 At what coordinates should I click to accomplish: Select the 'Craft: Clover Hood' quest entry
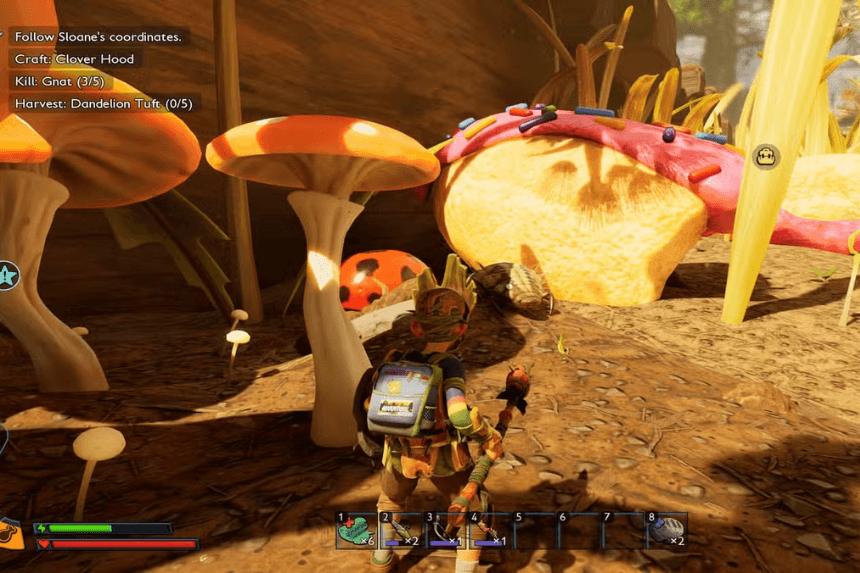(74, 59)
